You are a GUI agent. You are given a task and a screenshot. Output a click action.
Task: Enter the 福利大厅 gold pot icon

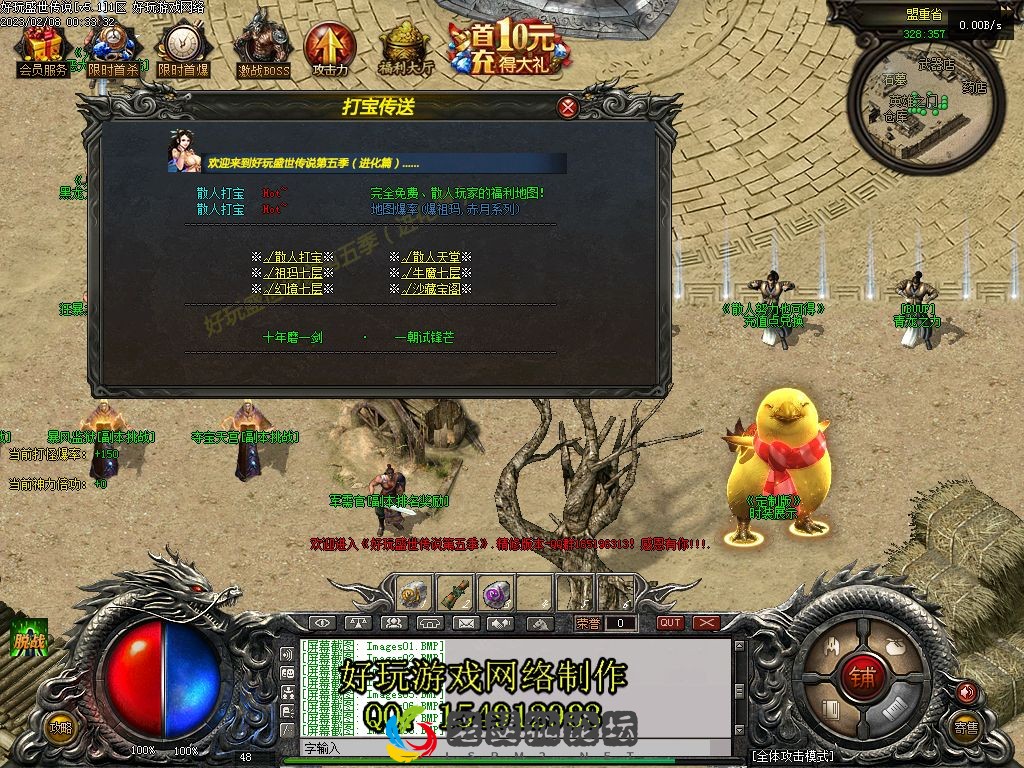pyautogui.click(x=406, y=50)
